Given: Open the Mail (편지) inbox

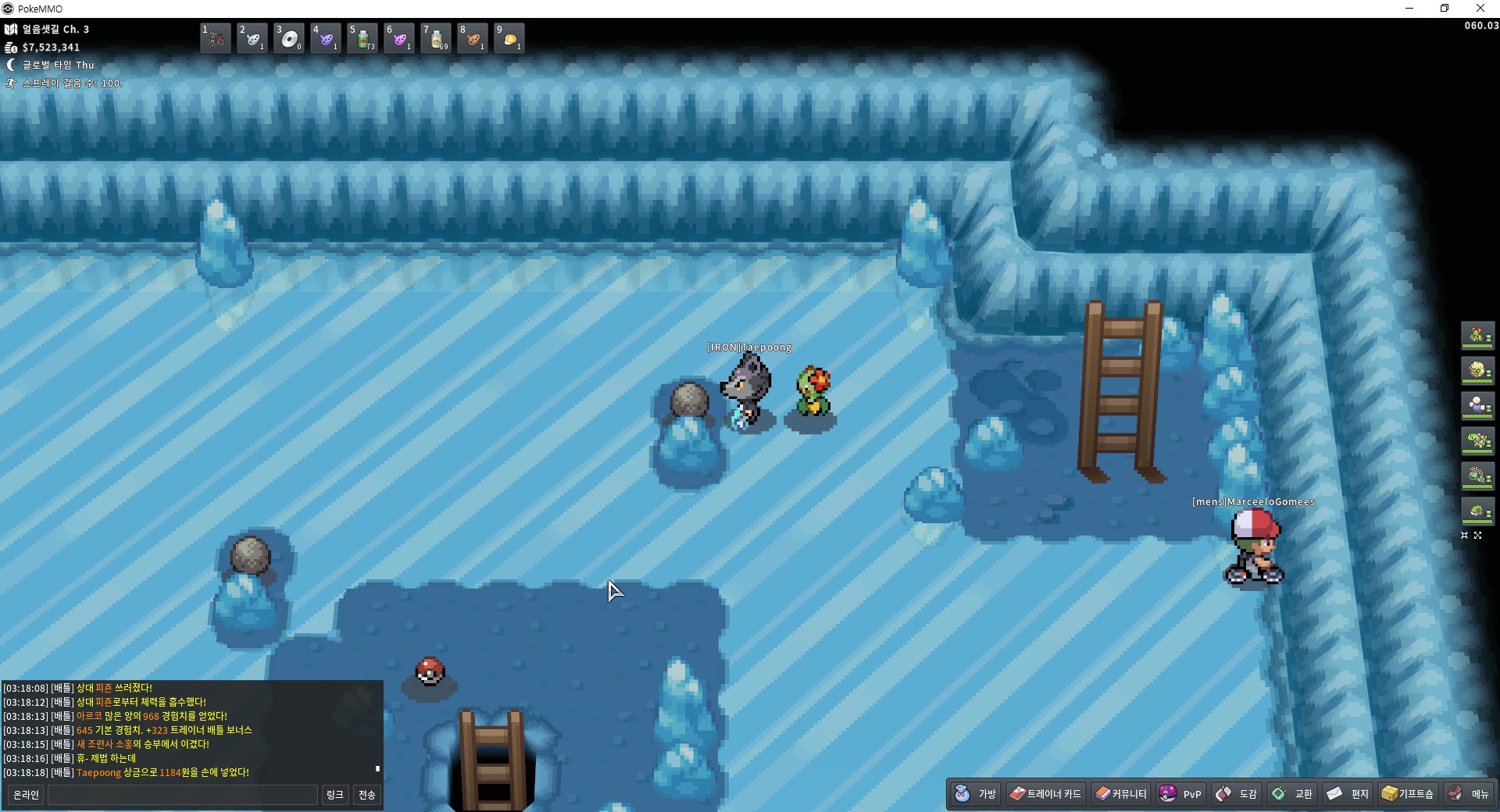Looking at the screenshot, I should pos(1348,794).
